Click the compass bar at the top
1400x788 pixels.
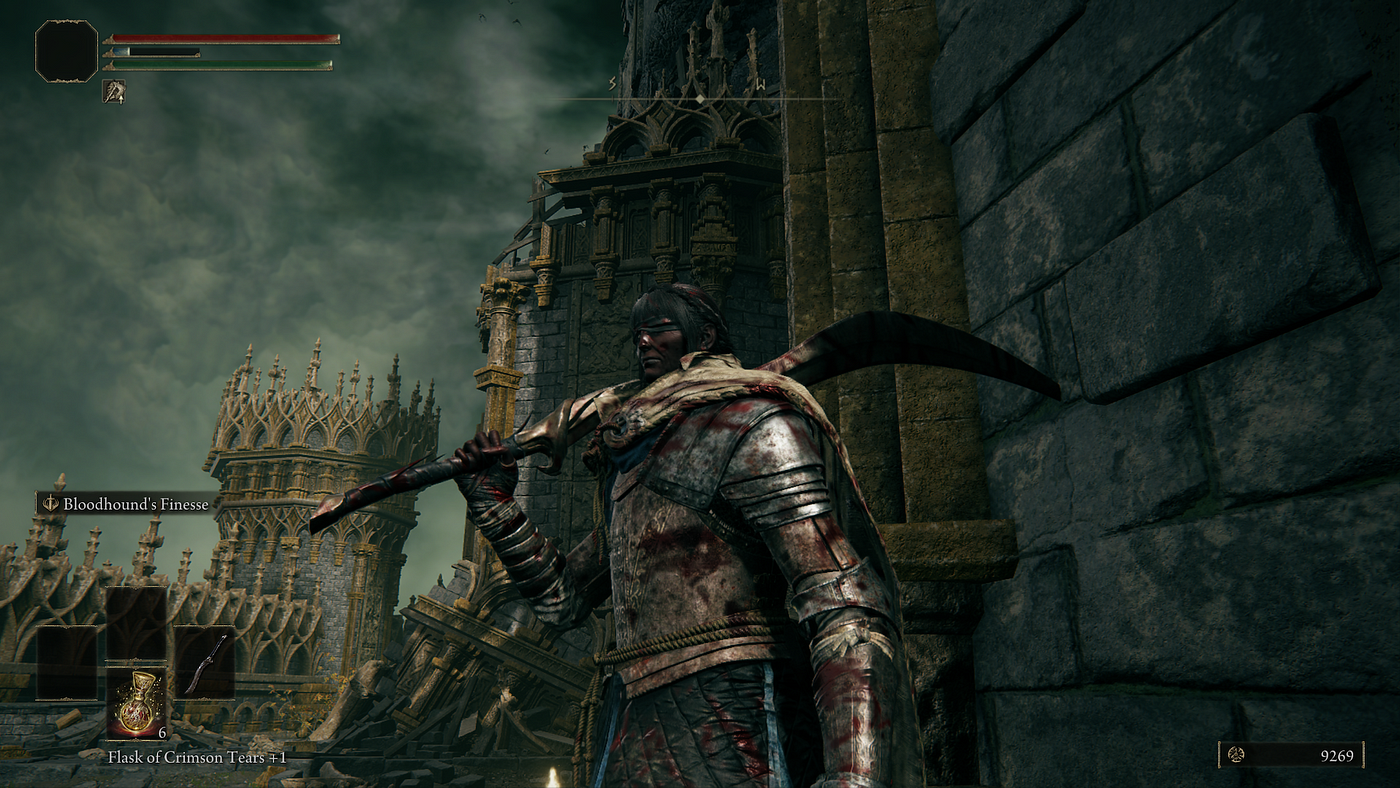[700, 97]
